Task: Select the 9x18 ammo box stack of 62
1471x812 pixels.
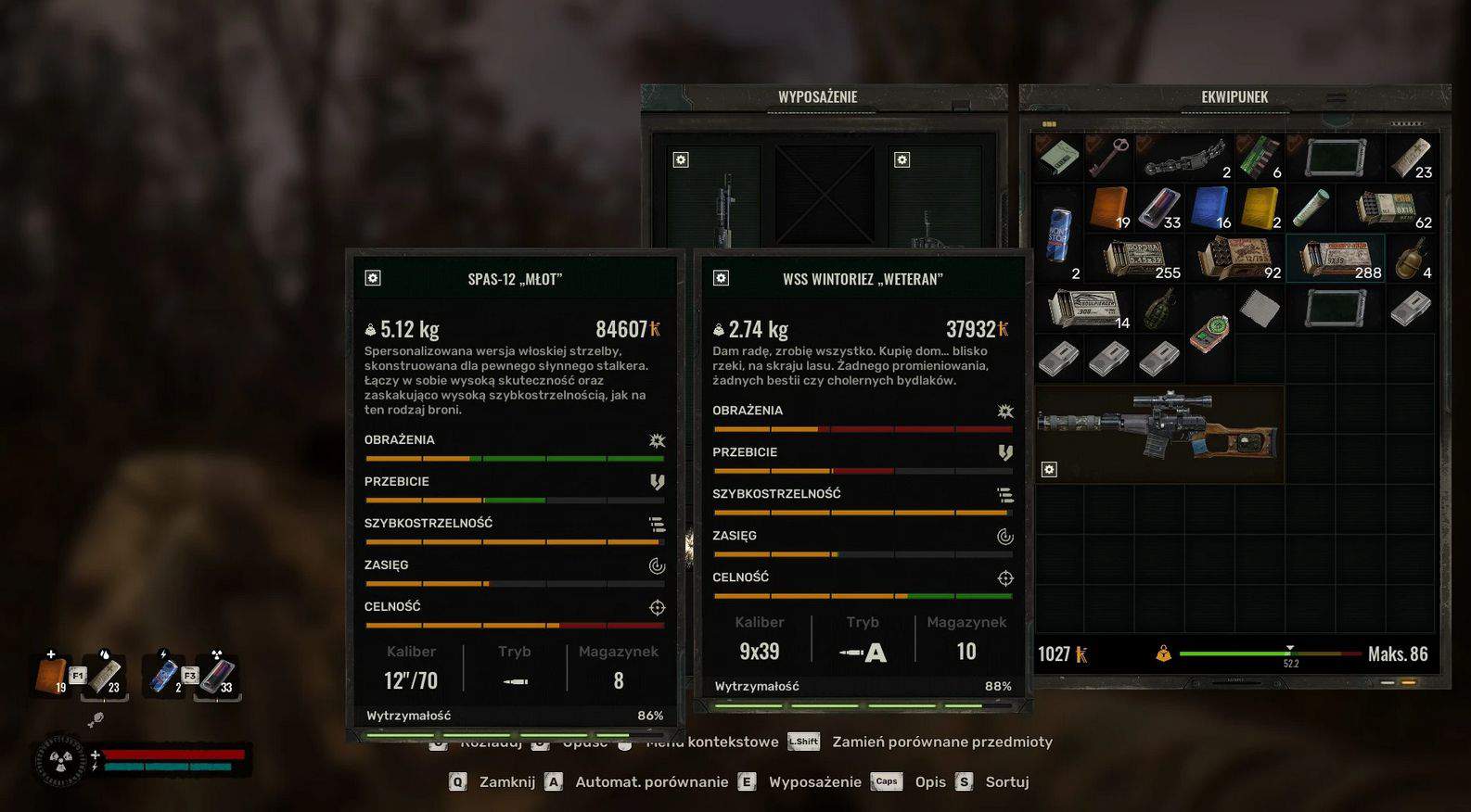Action: tap(1386, 208)
